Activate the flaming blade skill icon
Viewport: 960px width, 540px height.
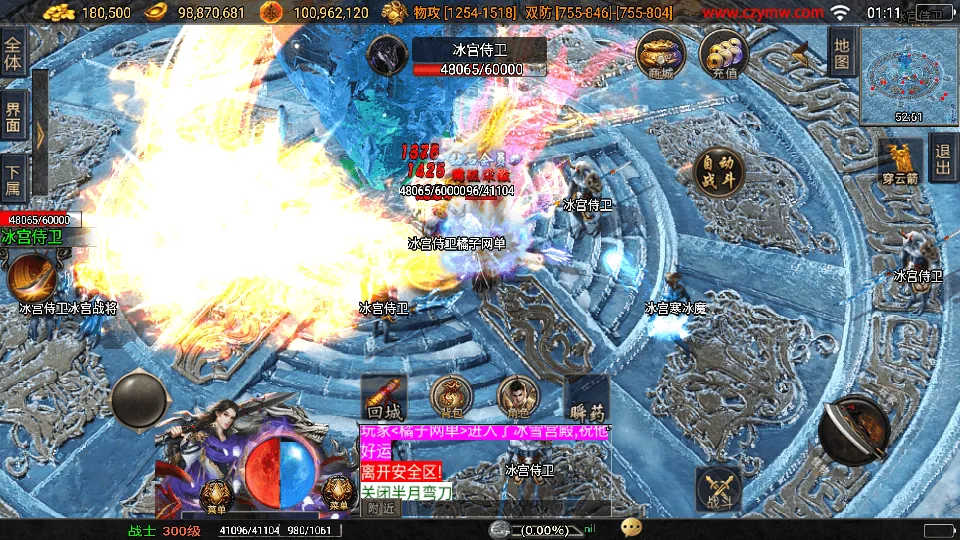[32, 276]
